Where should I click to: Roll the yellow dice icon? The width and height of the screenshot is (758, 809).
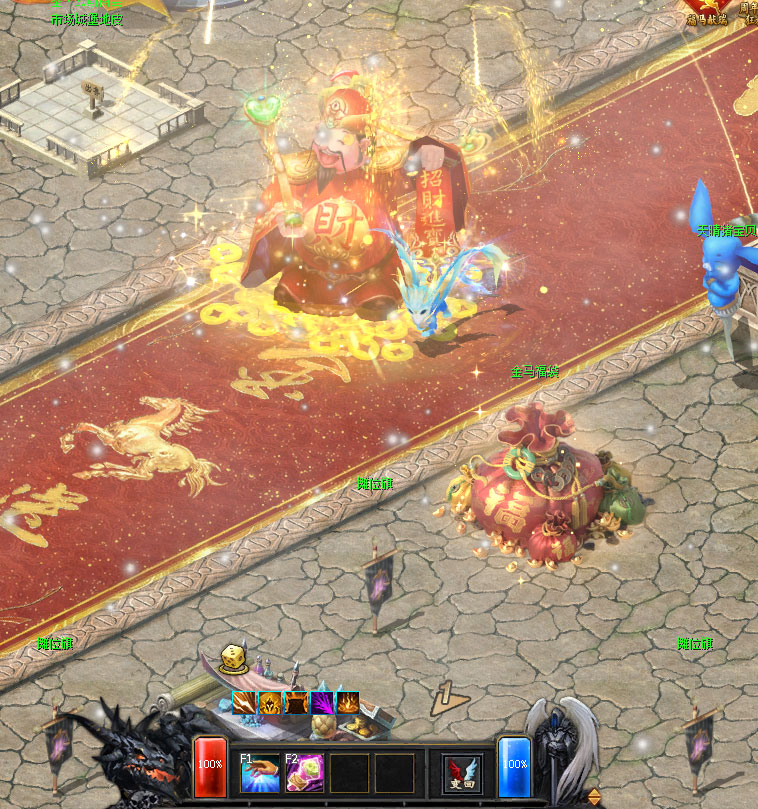tap(233, 657)
